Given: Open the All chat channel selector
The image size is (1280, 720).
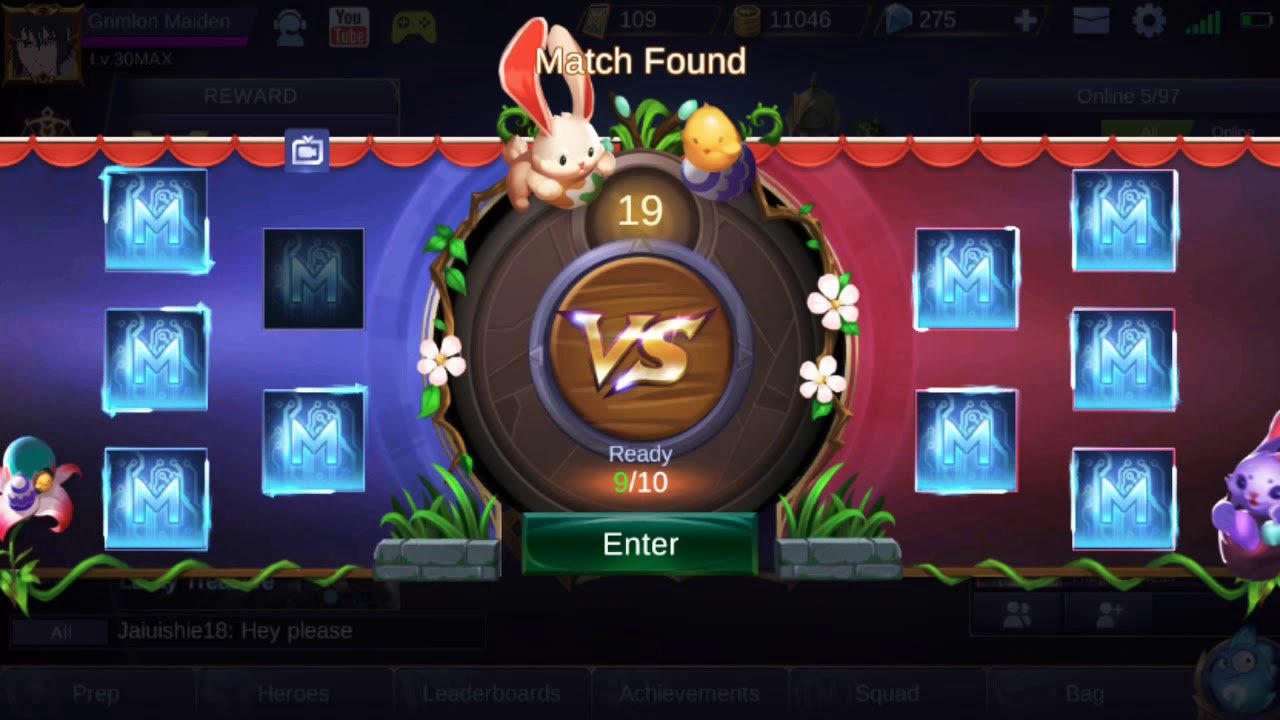Looking at the screenshot, I should coord(60,632).
